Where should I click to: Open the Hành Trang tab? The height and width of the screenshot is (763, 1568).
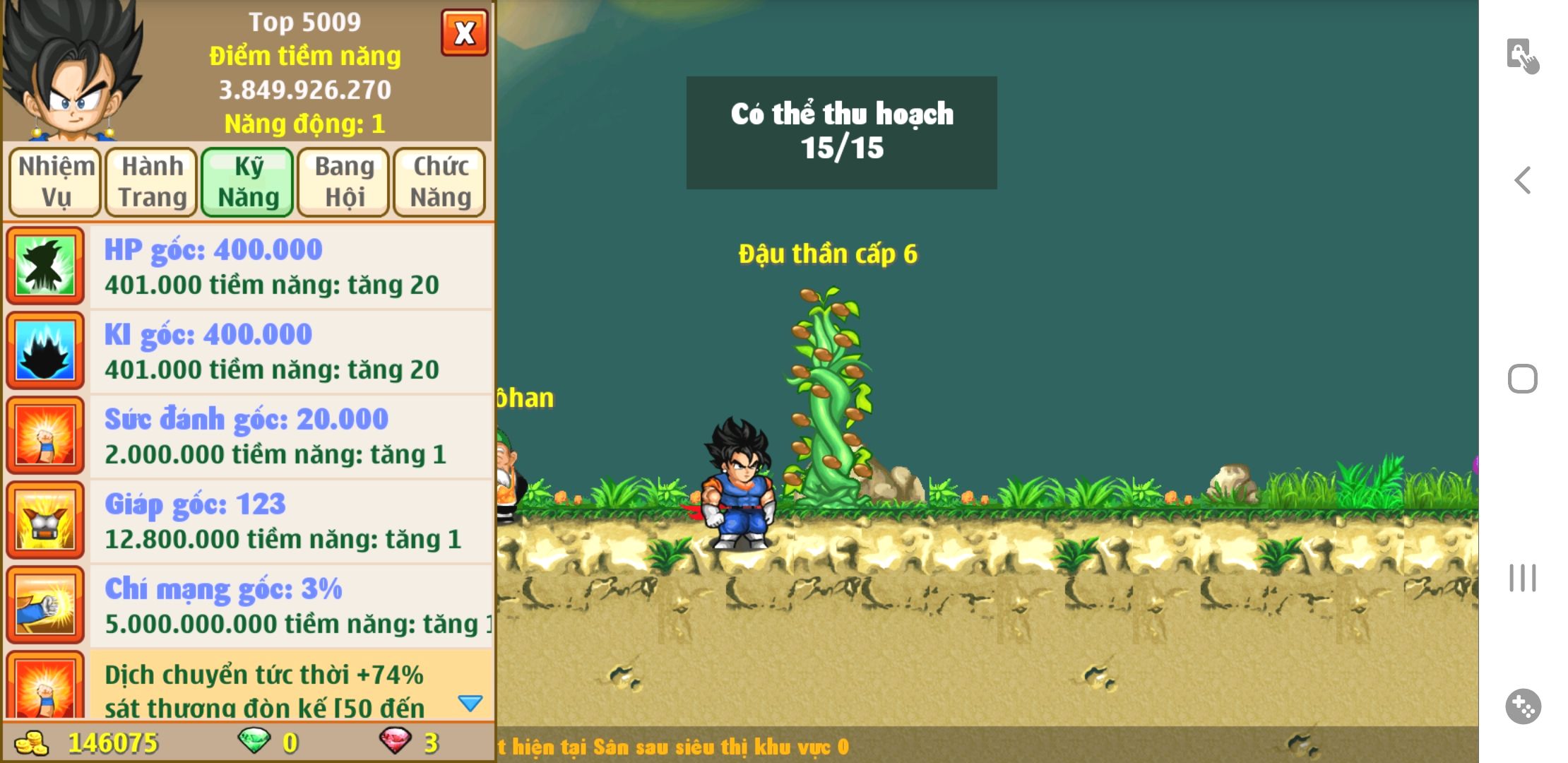(x=152, y=182)
